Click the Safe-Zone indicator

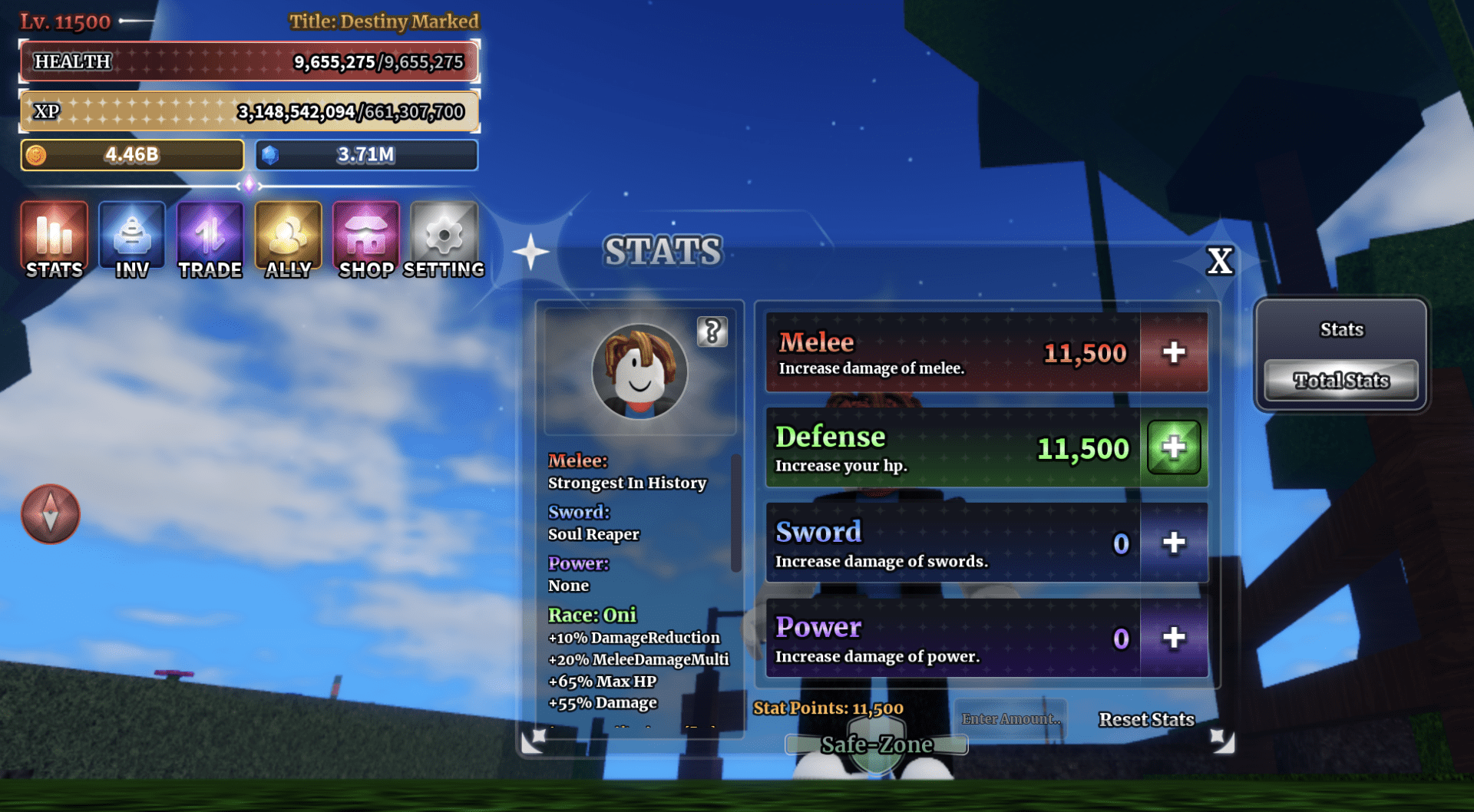pos(877,743)
